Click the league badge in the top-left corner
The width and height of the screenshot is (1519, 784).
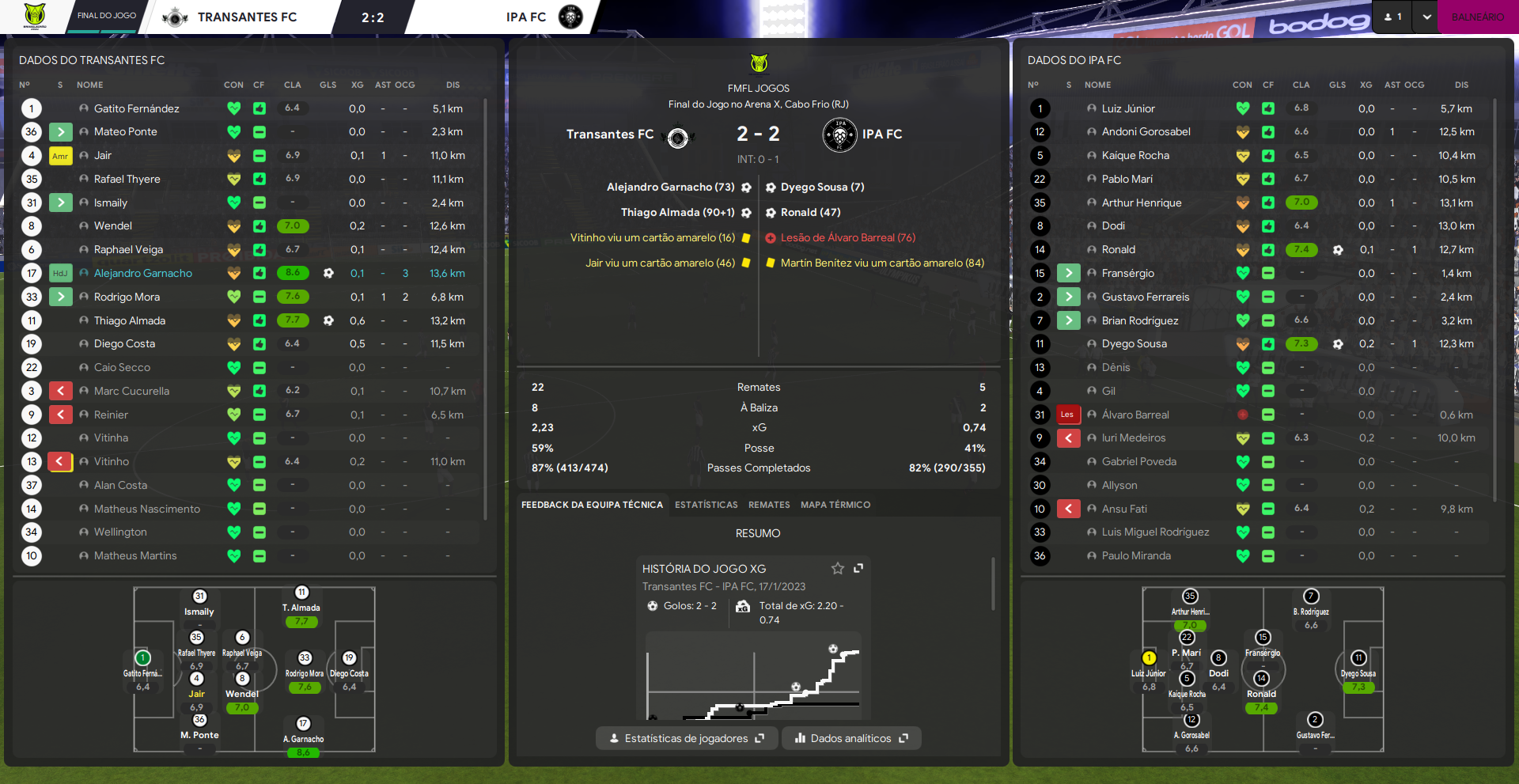(x=35, y=16)
